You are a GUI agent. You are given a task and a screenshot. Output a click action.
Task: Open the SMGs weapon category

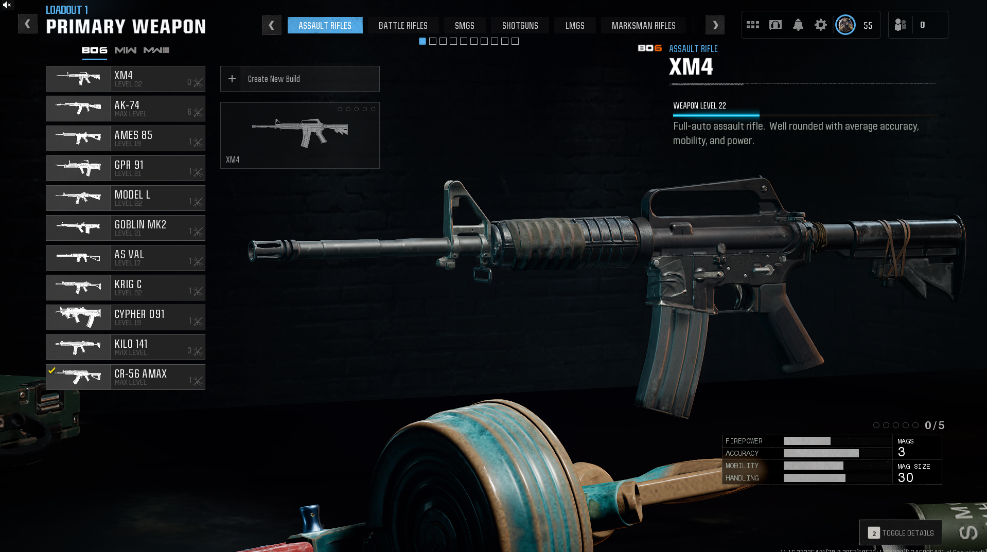[x=463, y=25]
